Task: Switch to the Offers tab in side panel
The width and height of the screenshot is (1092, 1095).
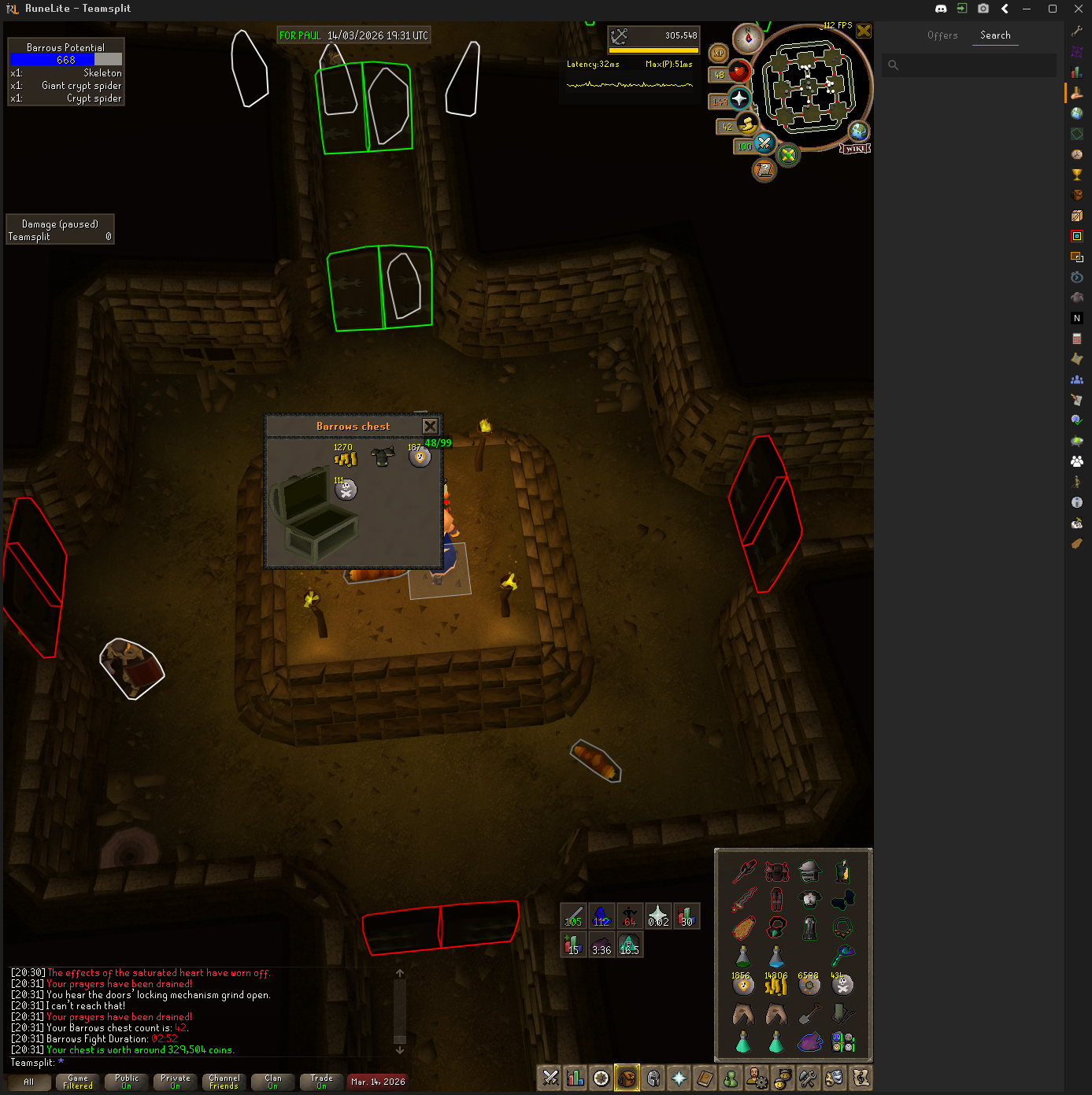Action: 942,35
